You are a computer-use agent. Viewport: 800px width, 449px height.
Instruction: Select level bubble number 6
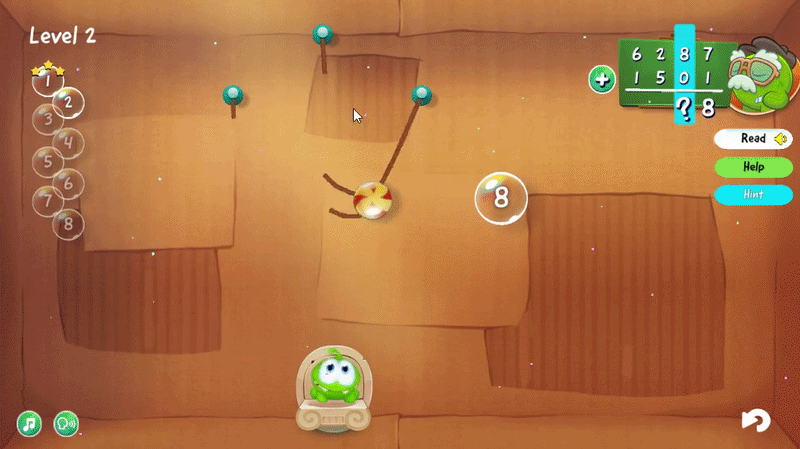click(68, 182)
